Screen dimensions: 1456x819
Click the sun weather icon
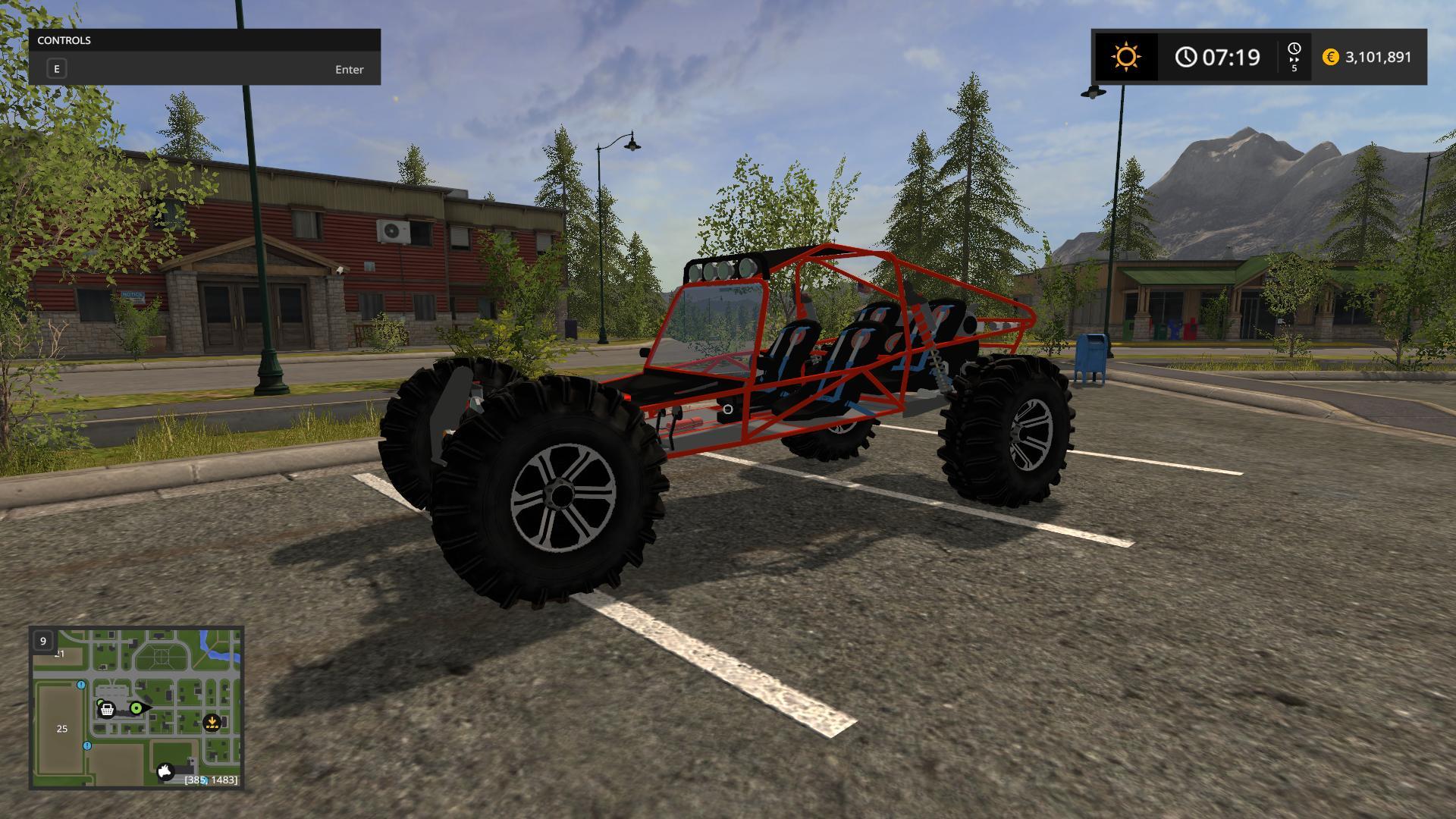(1125, 57)
